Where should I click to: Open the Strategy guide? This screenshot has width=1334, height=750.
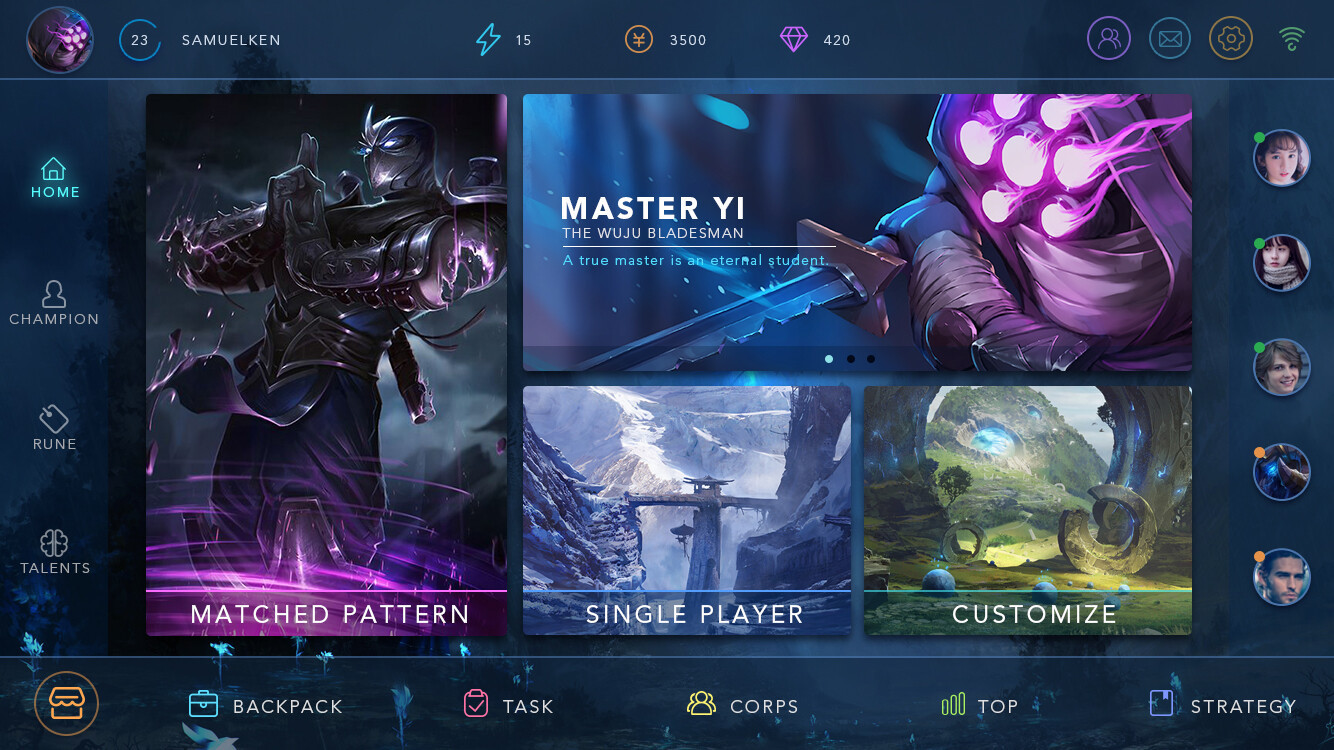(1222, 706)
